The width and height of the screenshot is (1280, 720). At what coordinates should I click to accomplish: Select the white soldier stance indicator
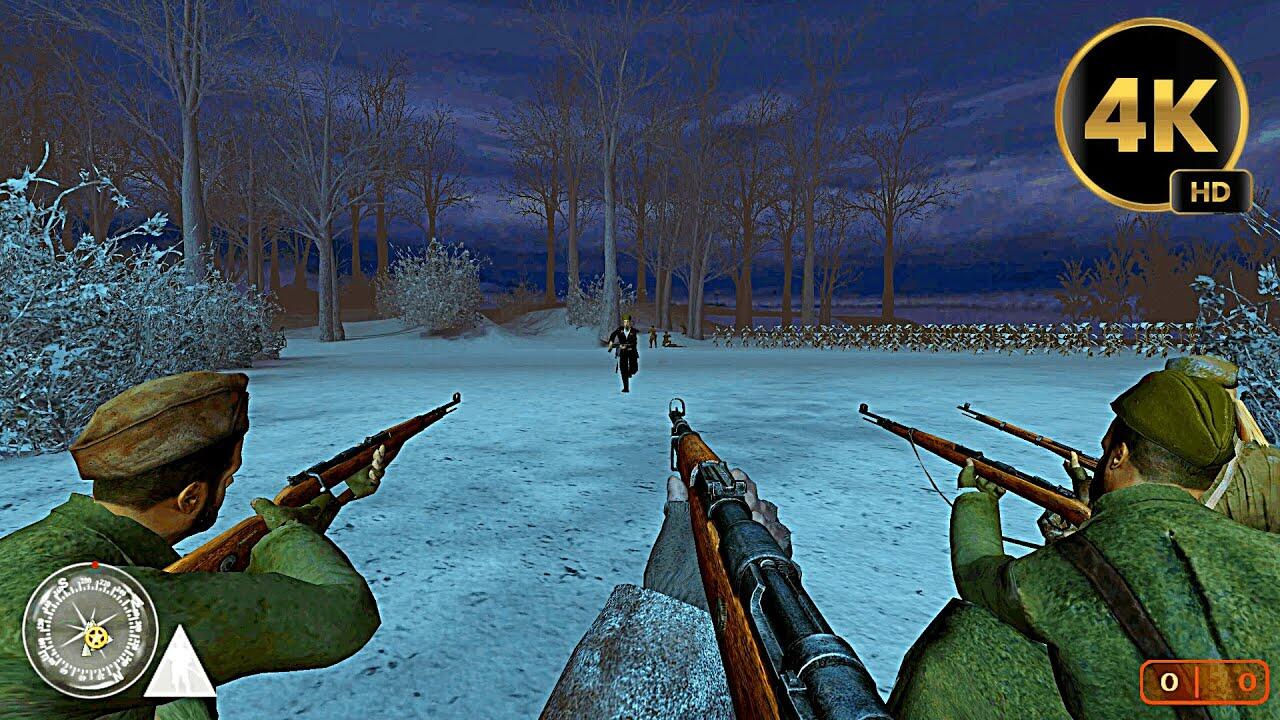pyautogui.click(x=180, y=666)
